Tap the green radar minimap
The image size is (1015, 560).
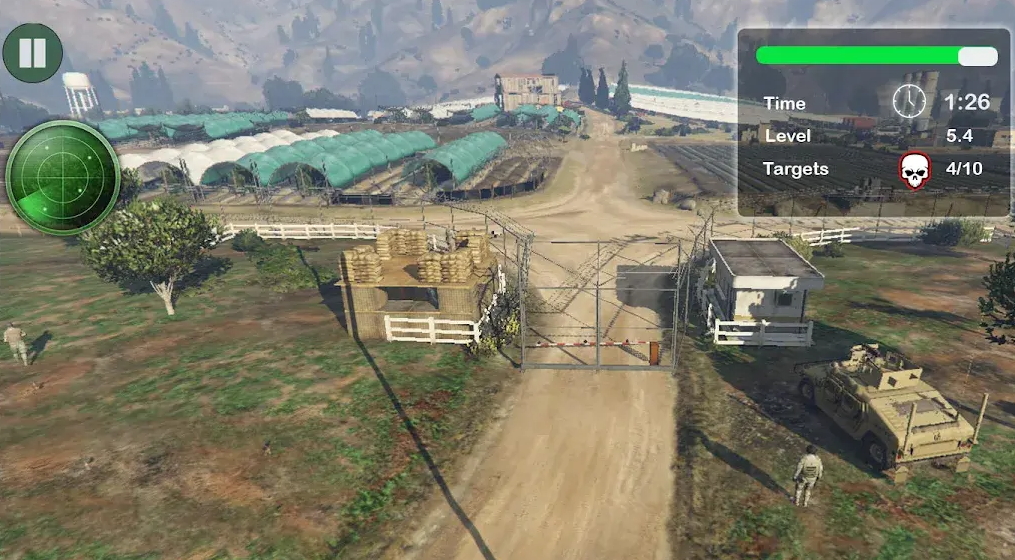click(63, 178)
